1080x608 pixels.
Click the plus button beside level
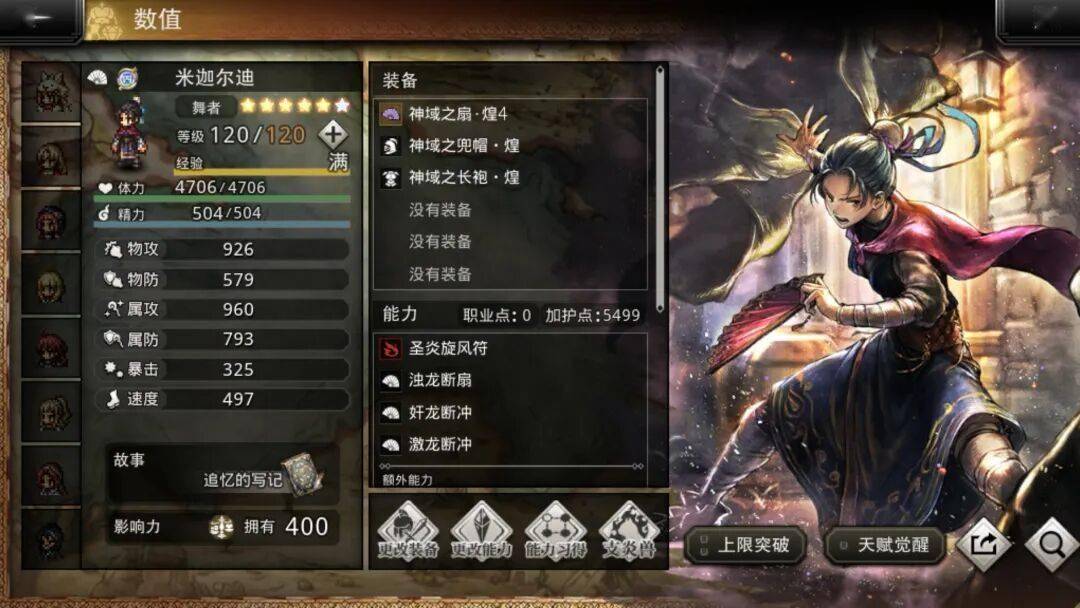click(x=333, y=134)
